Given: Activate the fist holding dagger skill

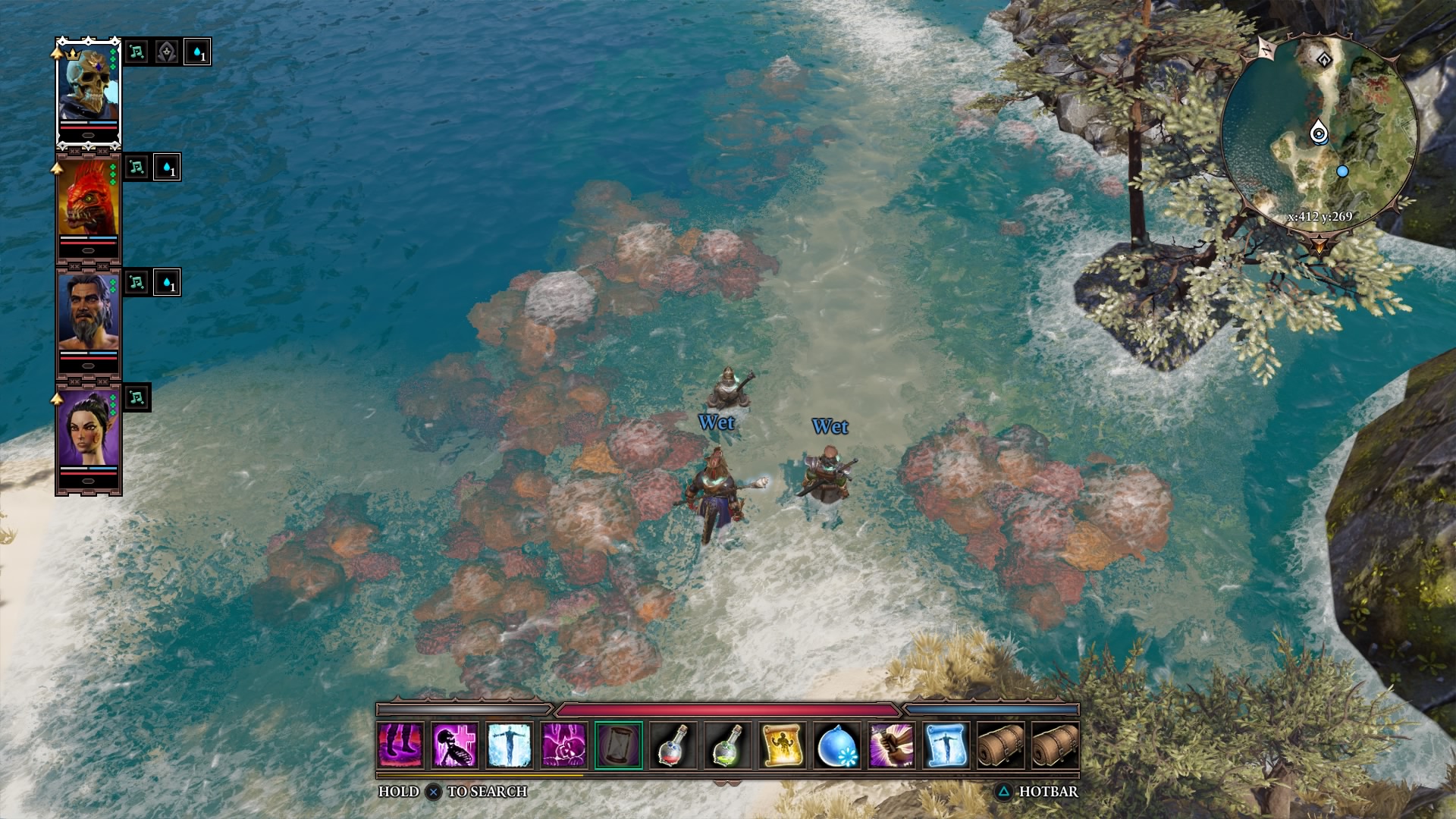Looking at the screenshot, I should pos(892,745).
